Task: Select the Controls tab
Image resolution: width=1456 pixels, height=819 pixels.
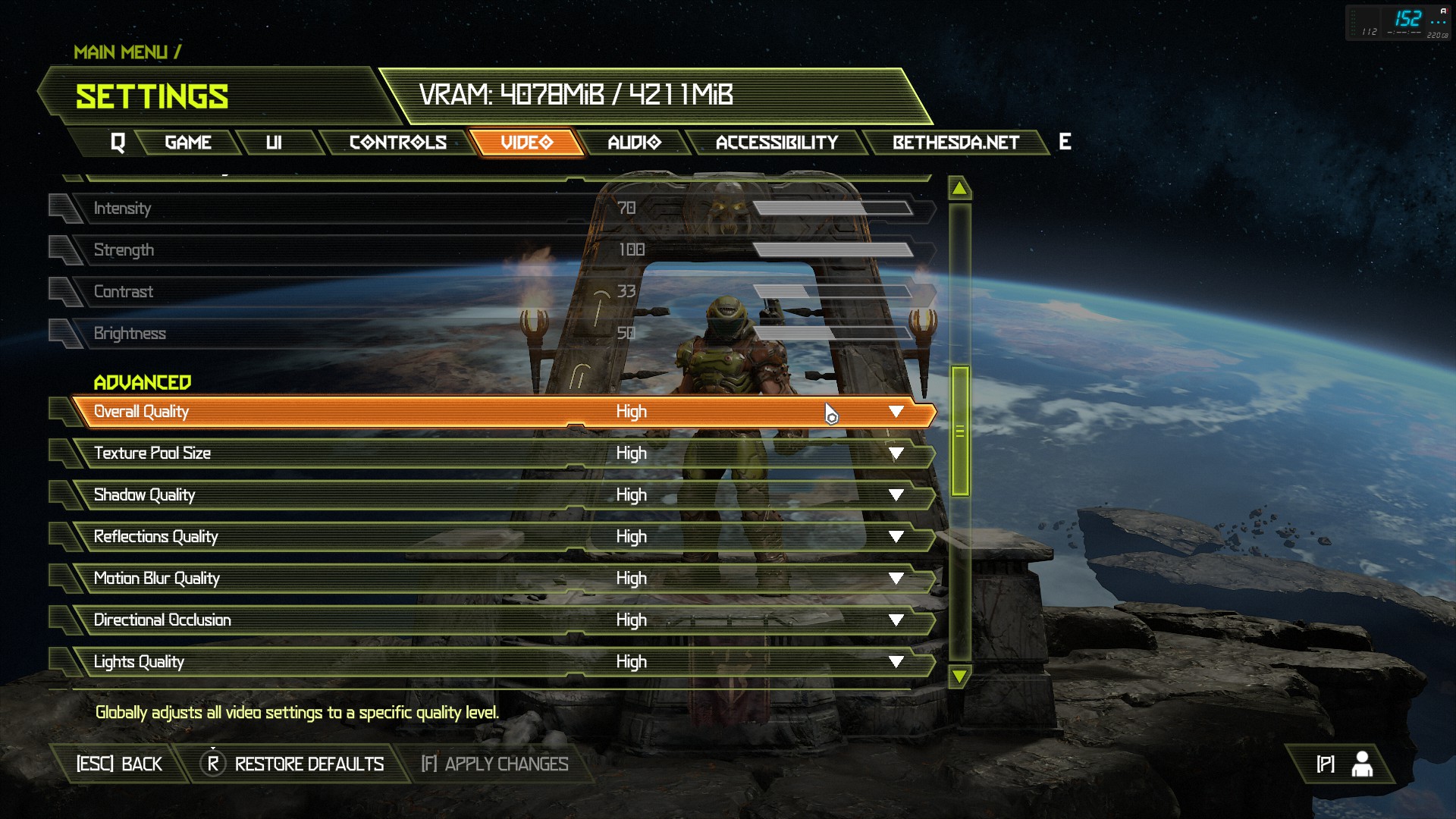Action: (397, 143)
